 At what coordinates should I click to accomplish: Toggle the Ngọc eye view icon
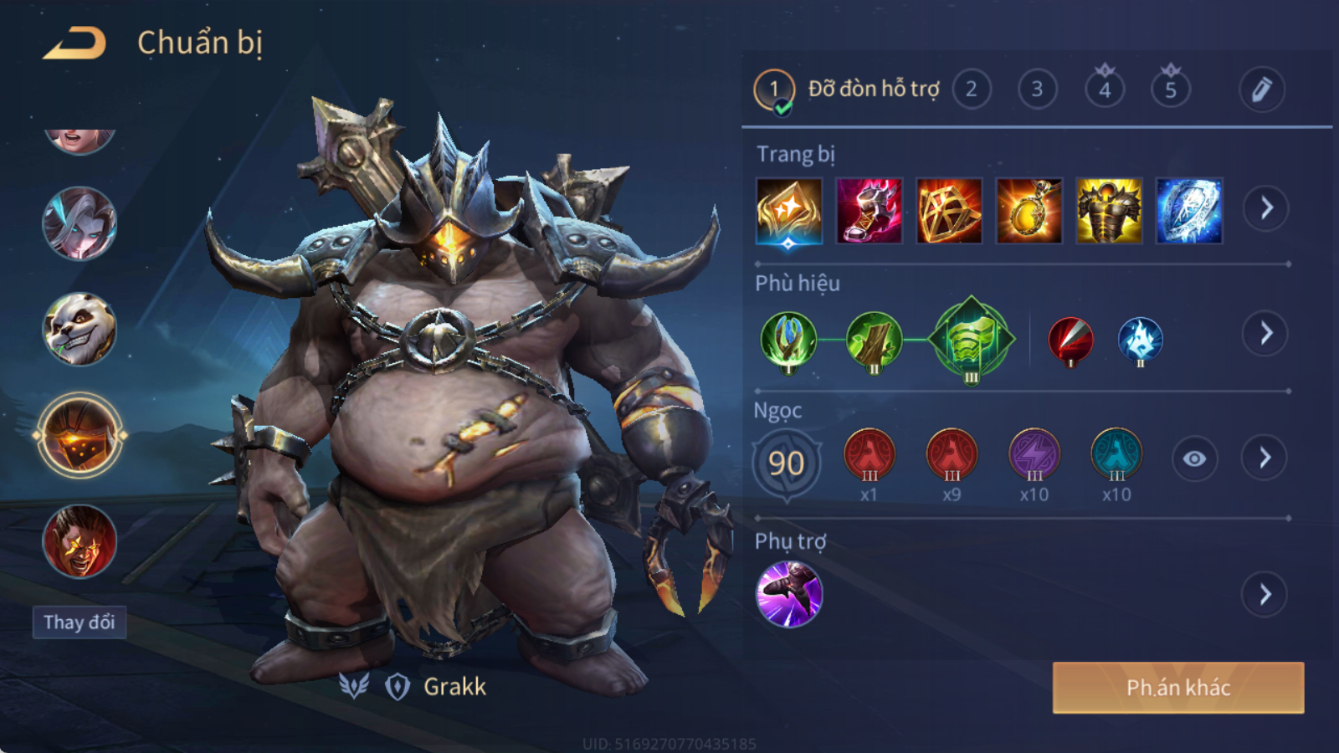pos(1194,459)
